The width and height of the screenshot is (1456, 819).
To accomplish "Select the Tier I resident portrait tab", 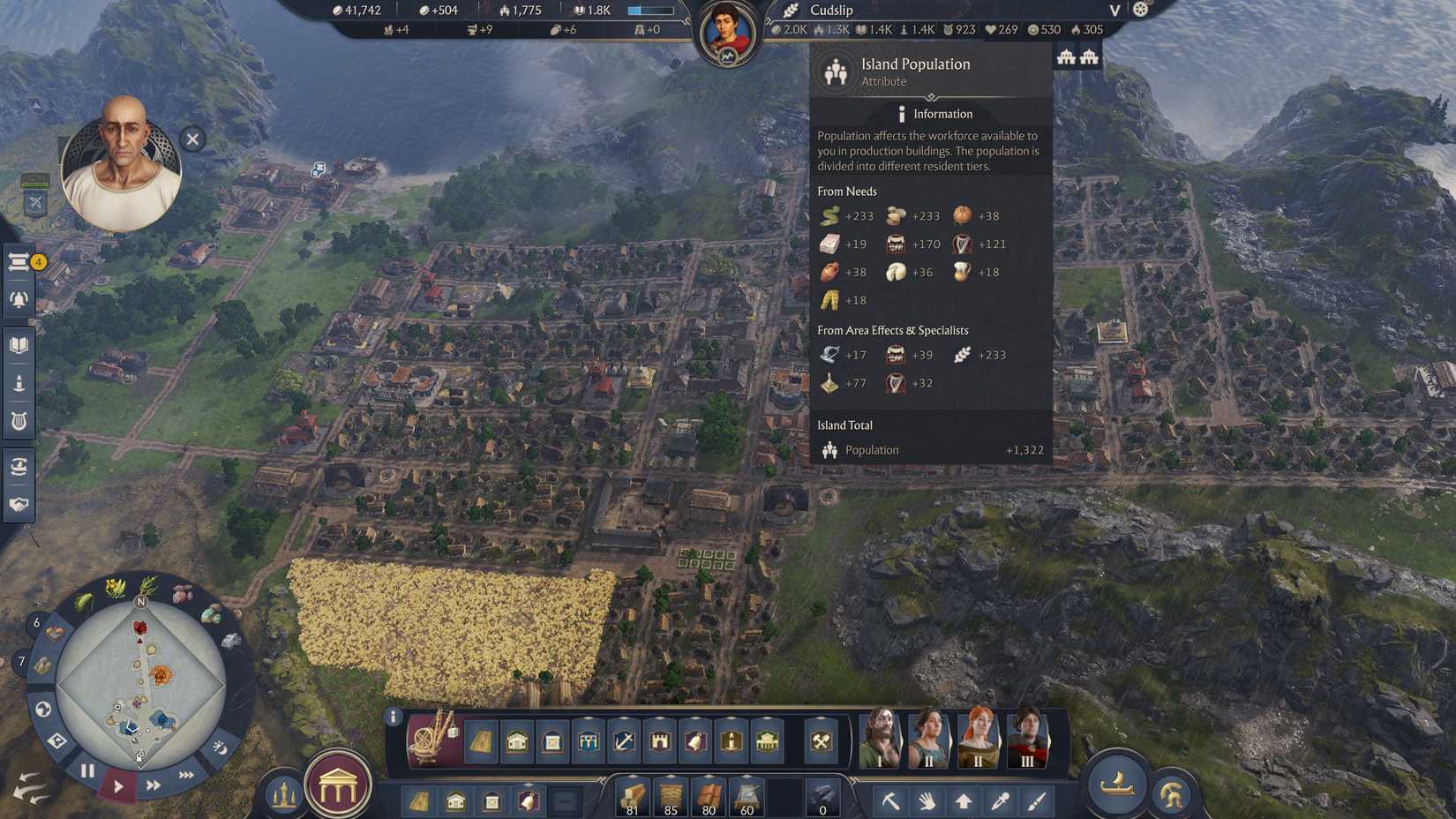I will [880, 740].
